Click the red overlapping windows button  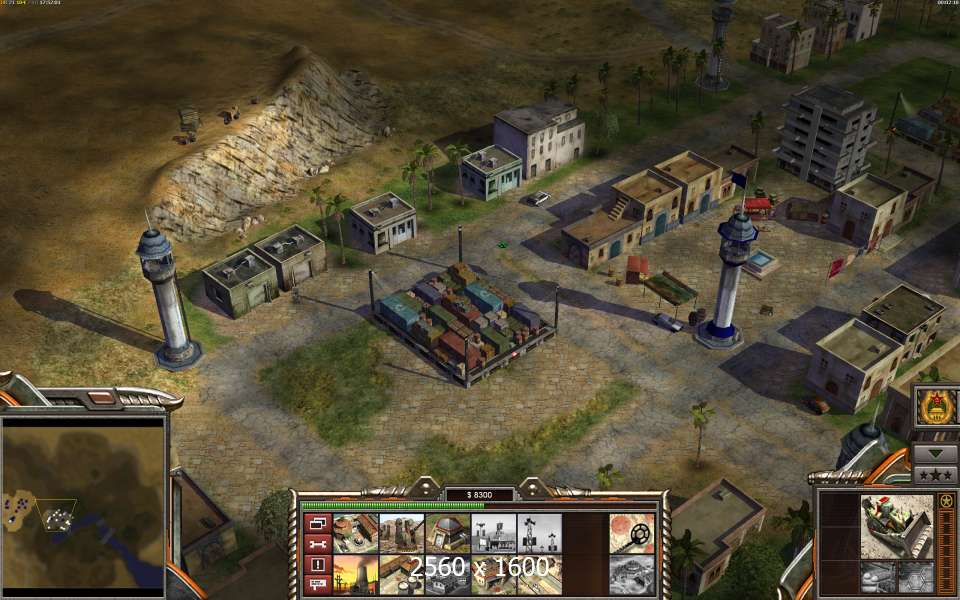tap(317, 523)
